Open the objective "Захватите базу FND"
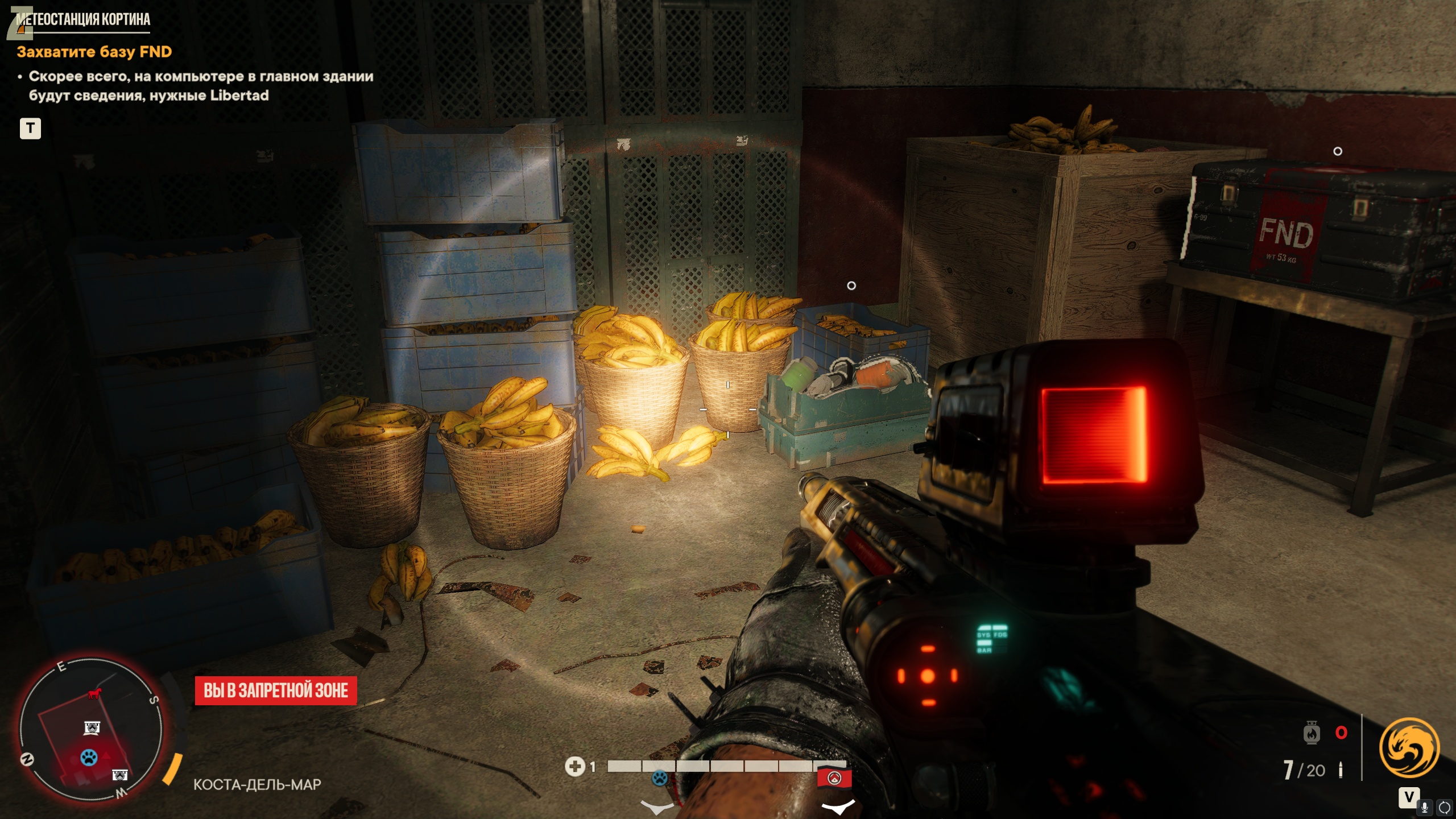This screenshot has width=1456, height=819. tap(94, 52)
